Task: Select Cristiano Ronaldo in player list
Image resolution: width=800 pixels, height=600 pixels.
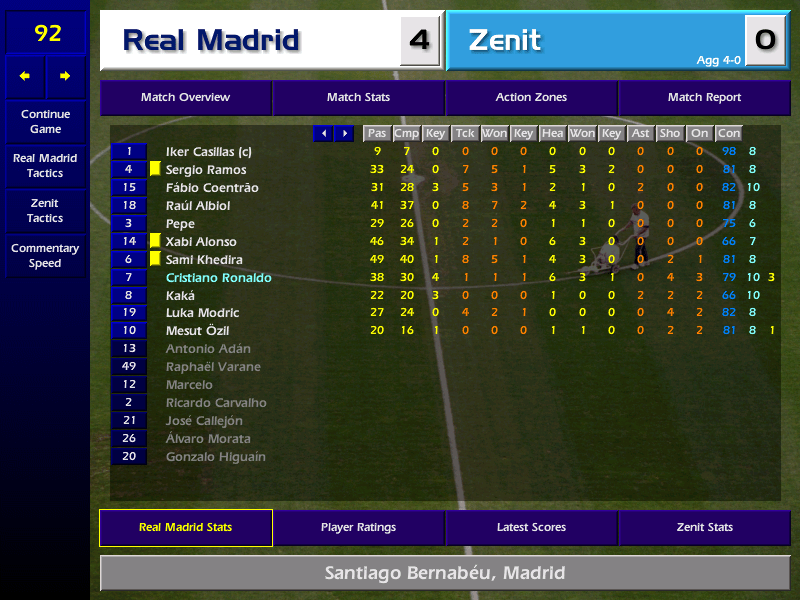Action: [x=218, y=278]
